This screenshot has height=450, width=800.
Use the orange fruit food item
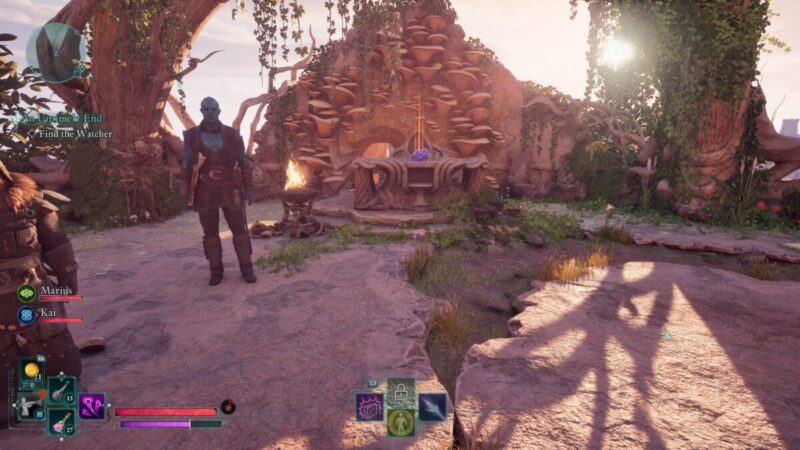[32, 371]
